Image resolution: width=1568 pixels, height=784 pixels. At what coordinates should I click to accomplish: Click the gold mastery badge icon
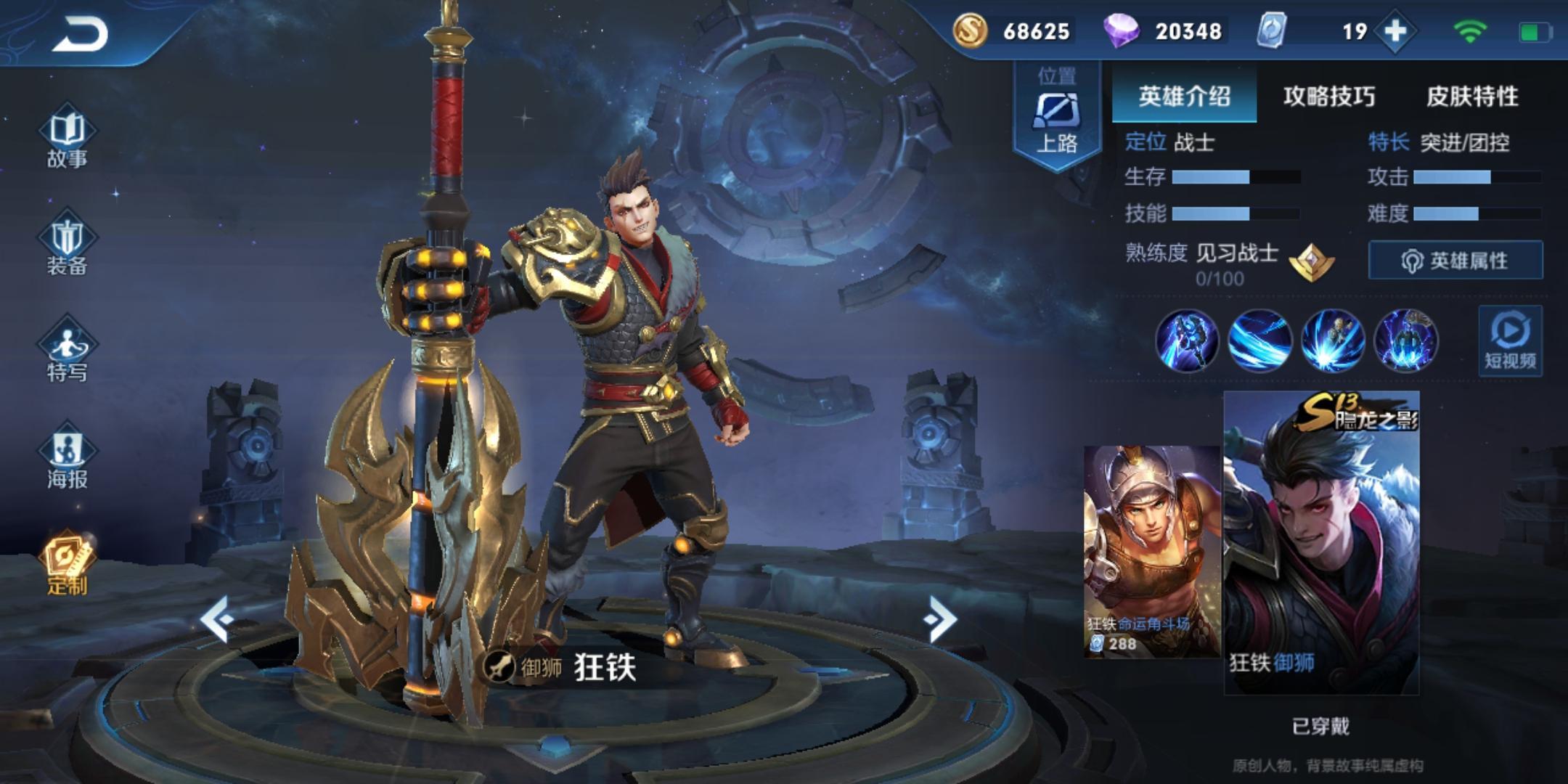(1312, 261)
